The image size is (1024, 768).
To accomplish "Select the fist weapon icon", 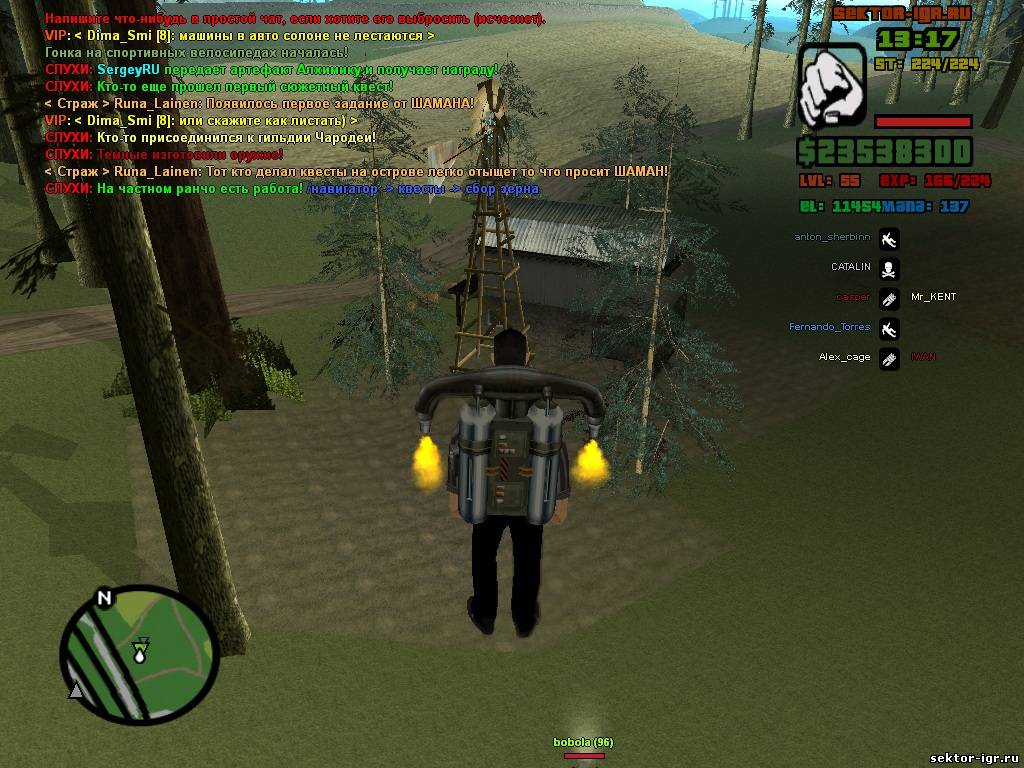I will tap(832, 86).
